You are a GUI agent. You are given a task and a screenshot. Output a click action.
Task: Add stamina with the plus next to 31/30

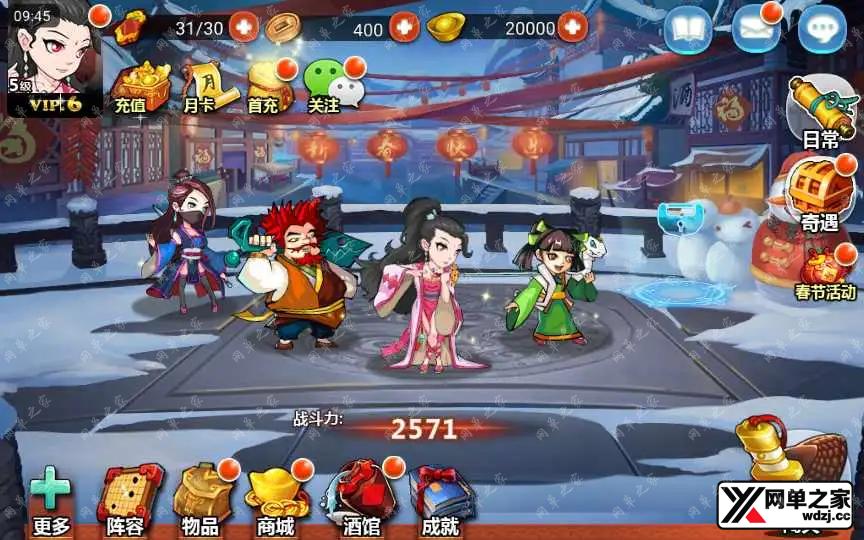243,27
